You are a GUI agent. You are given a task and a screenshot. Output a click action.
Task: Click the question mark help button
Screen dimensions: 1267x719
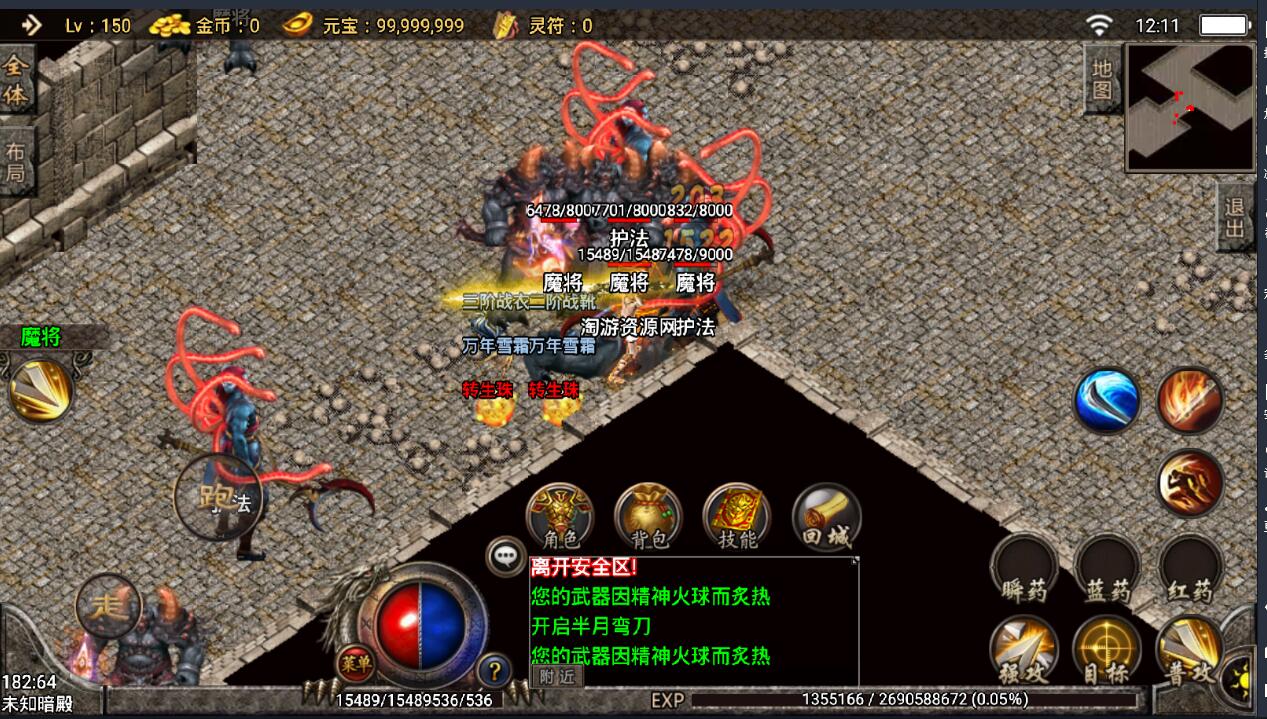click(491, 670)
